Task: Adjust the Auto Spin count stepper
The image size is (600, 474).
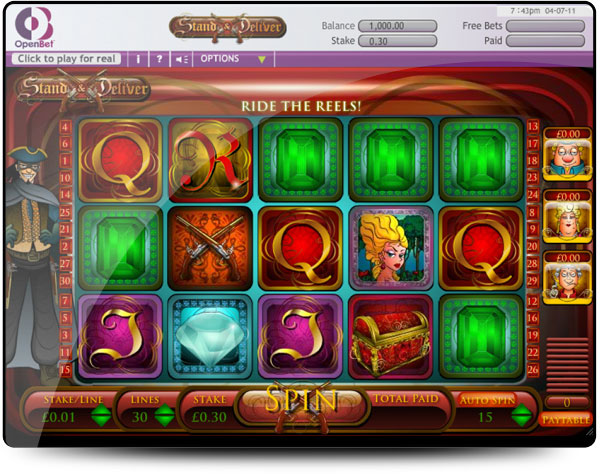Action: pos(520,418)
